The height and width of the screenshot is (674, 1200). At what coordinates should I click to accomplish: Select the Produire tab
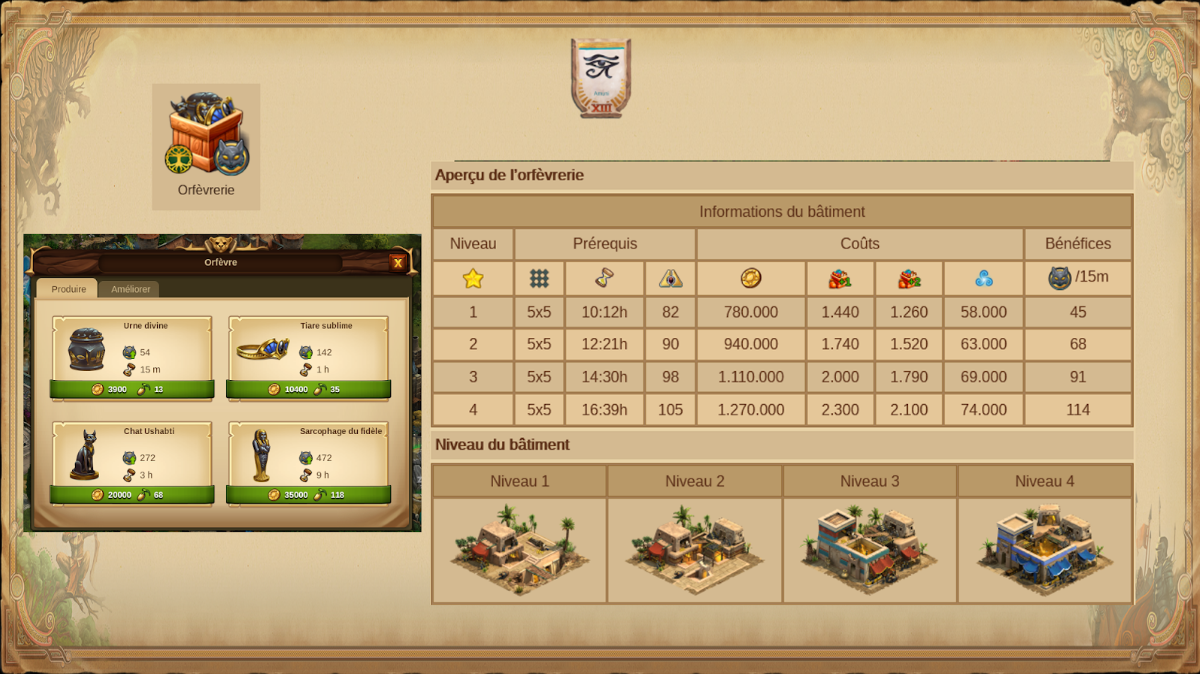[69, 290]
